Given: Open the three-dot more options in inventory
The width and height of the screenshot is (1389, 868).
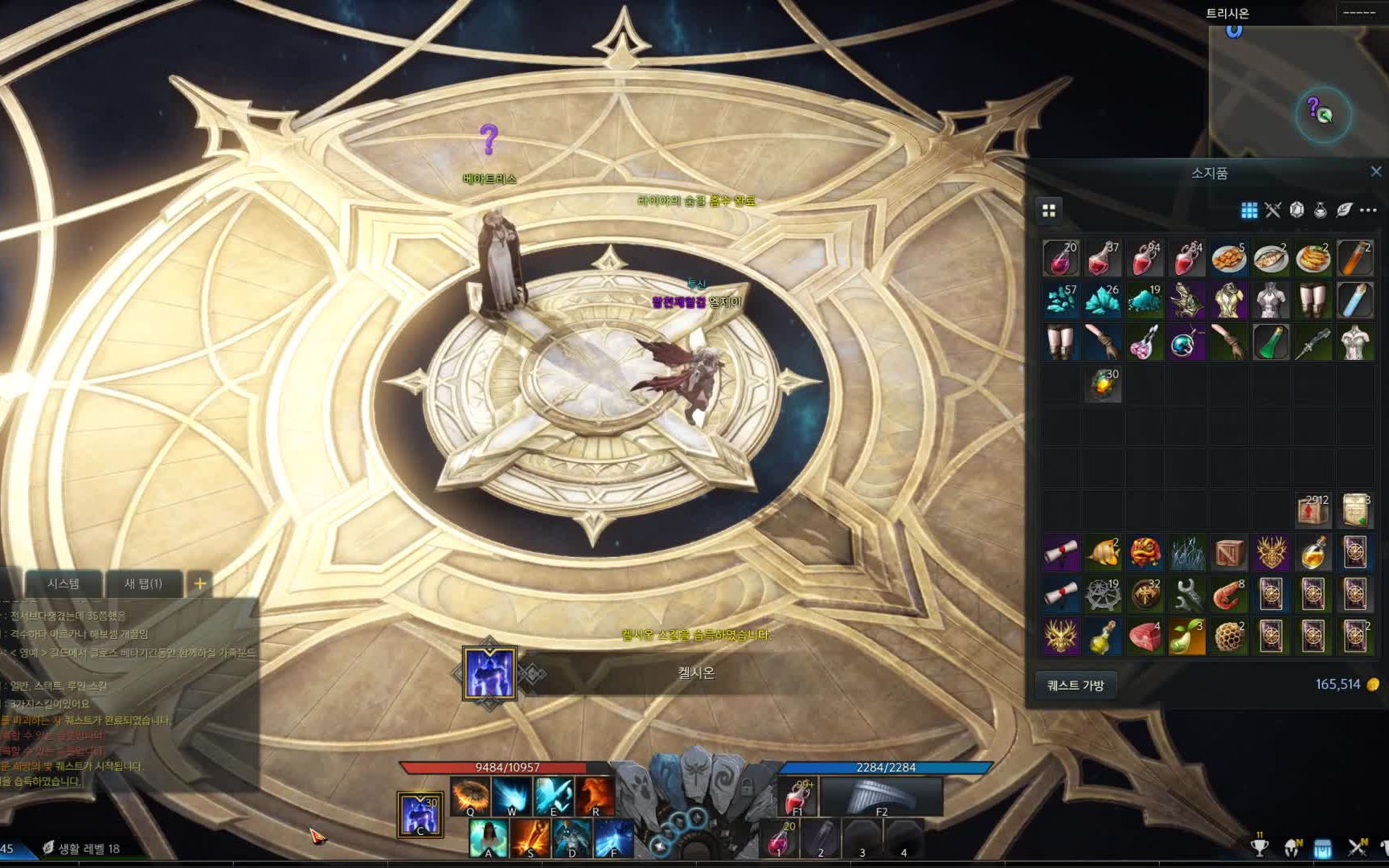Looking at the screenshot, I should (1368, 210).
